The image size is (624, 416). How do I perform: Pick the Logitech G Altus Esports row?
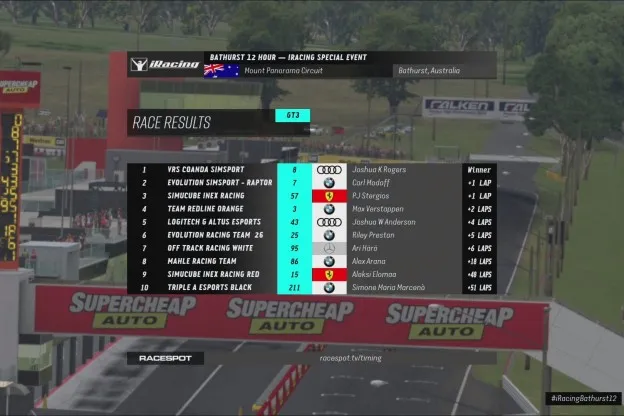[x=310, y=222]
